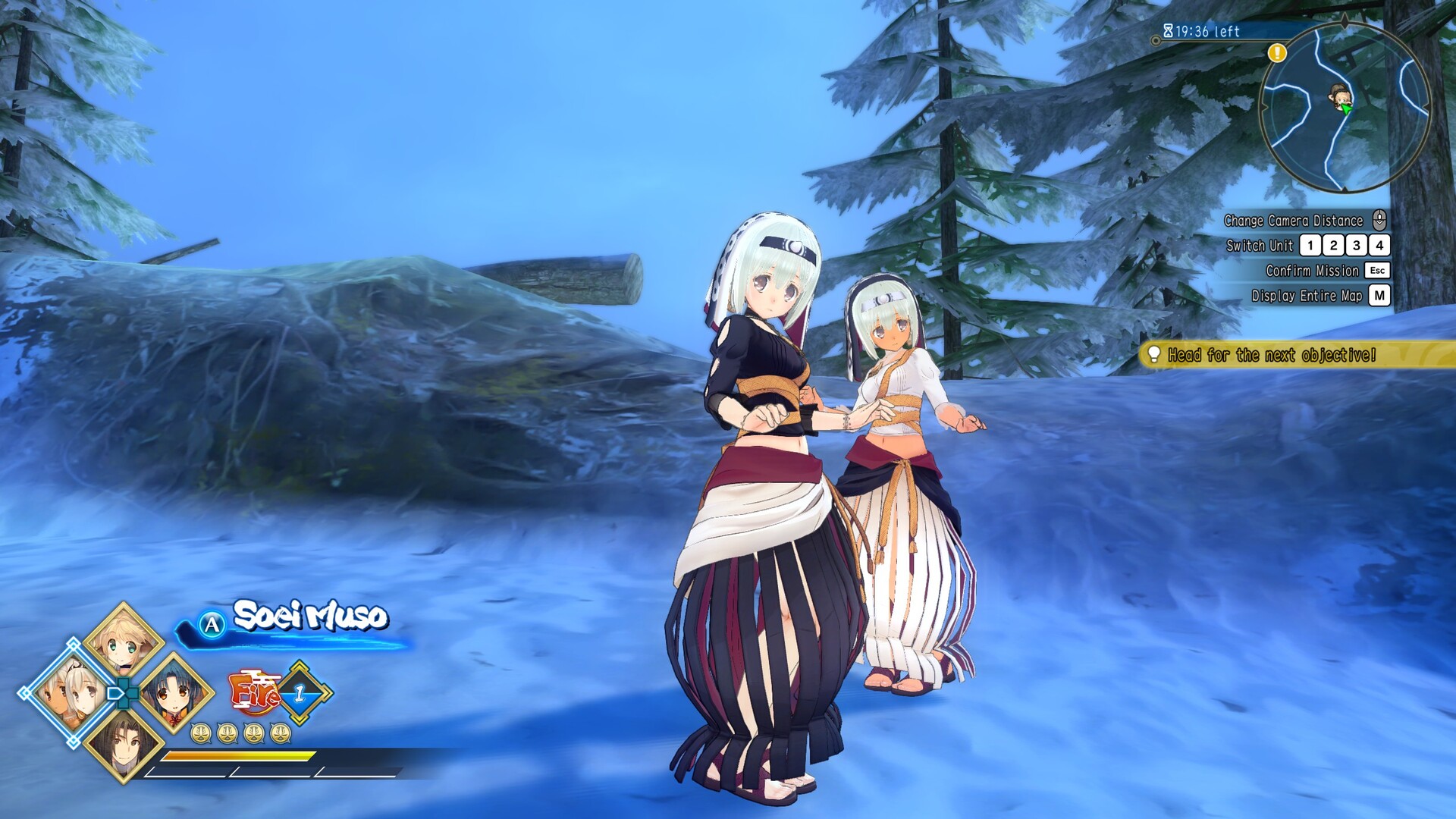The height and width of the screenshot is (819, 1456).
Task: Click the A button attack prompt
Action: 212,624
